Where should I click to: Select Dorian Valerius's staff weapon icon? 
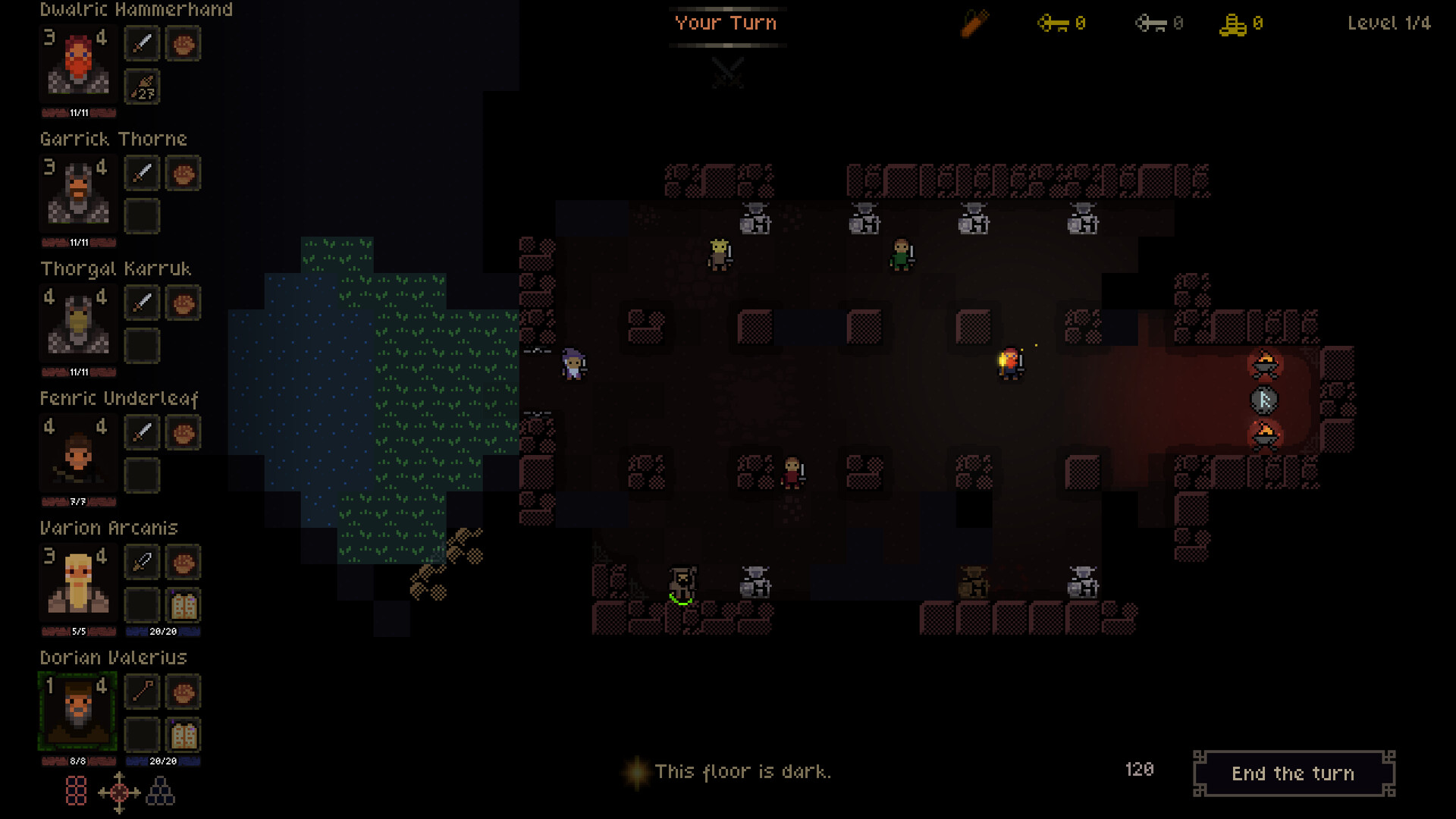[x=141, y=692]
